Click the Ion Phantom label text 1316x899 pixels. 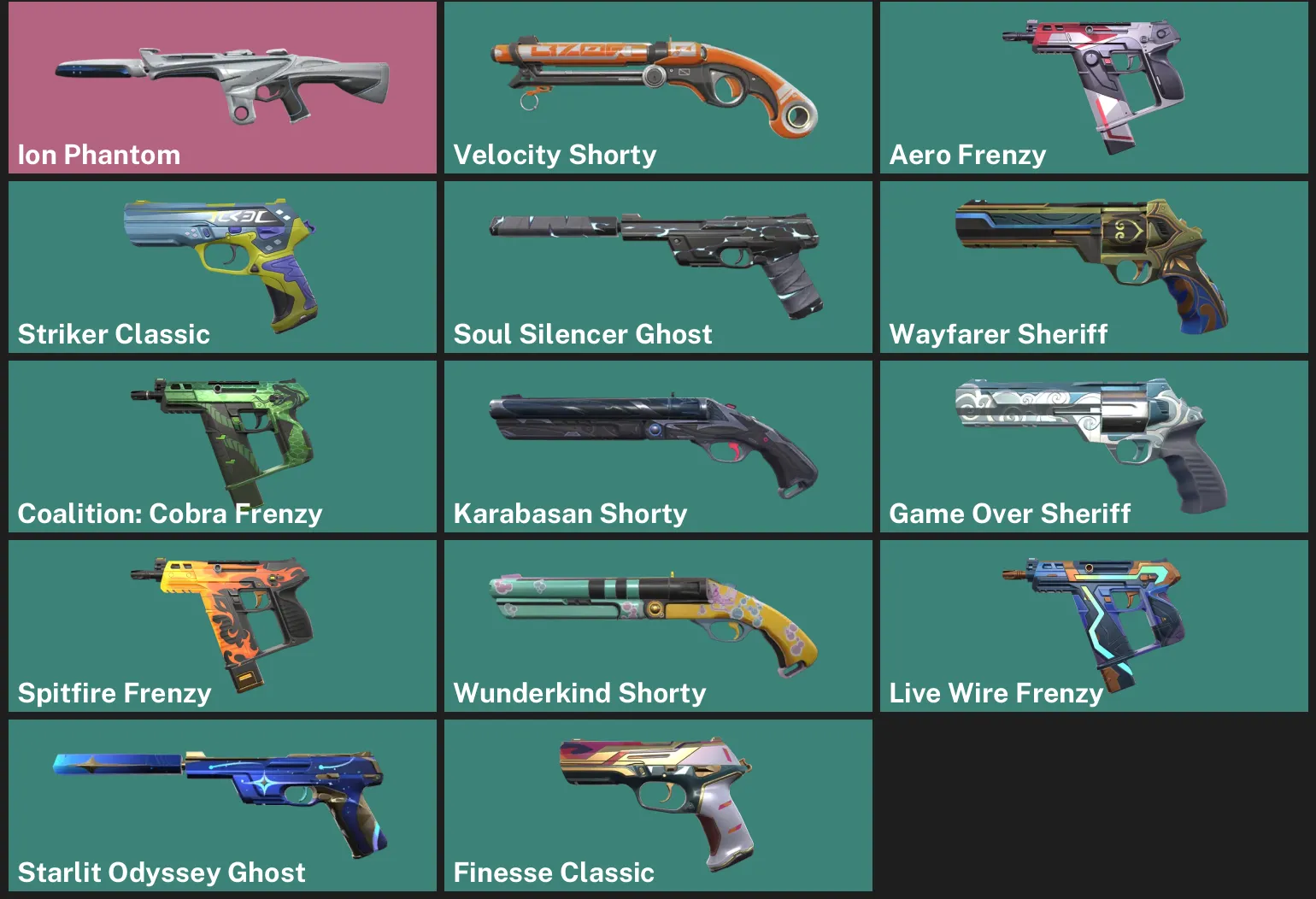click(x=99, y=155)
